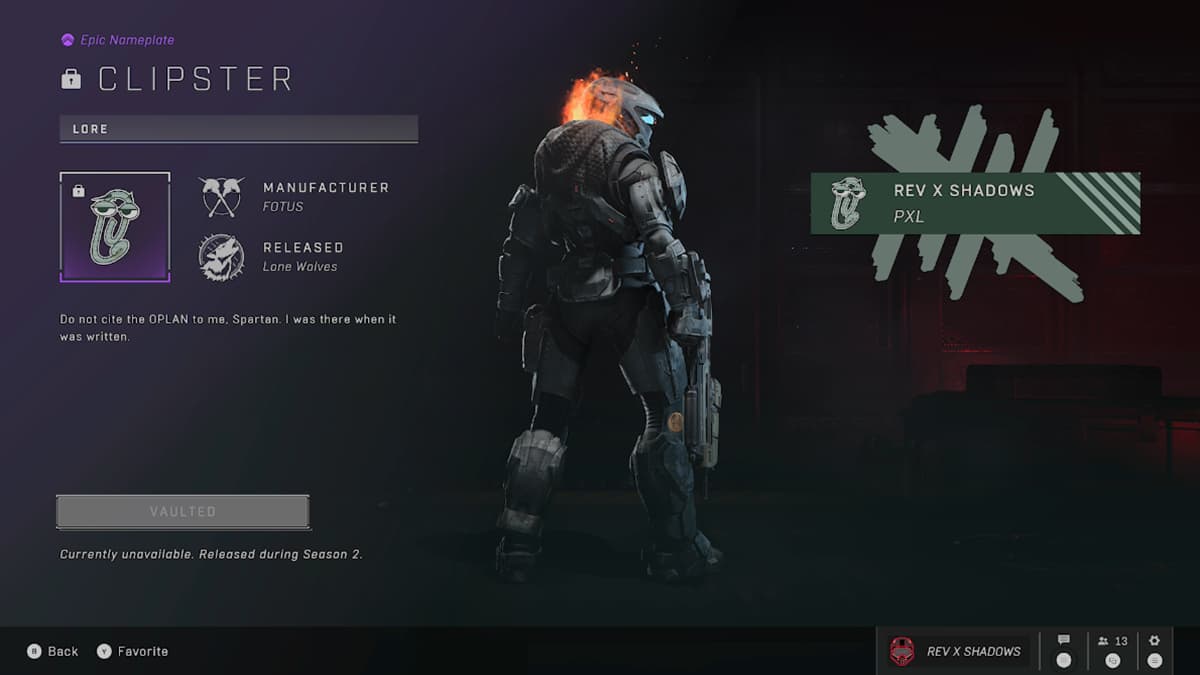Select the Clipster nameplate thumbnail
The height and width of the screenshot is (675, 1200).
click(115, 227)
